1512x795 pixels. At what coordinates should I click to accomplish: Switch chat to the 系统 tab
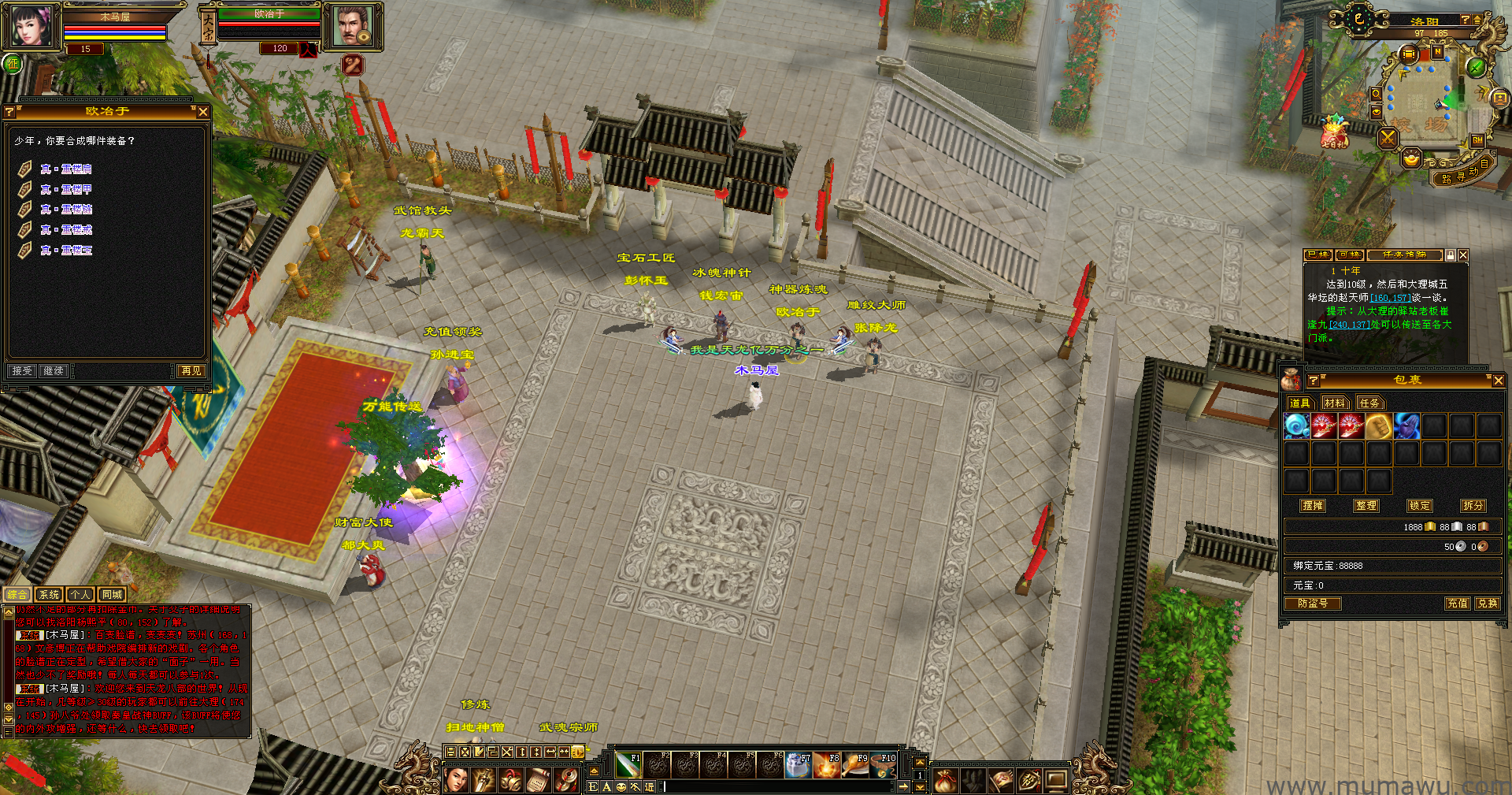pyautogui.click(x=49, y=595)
